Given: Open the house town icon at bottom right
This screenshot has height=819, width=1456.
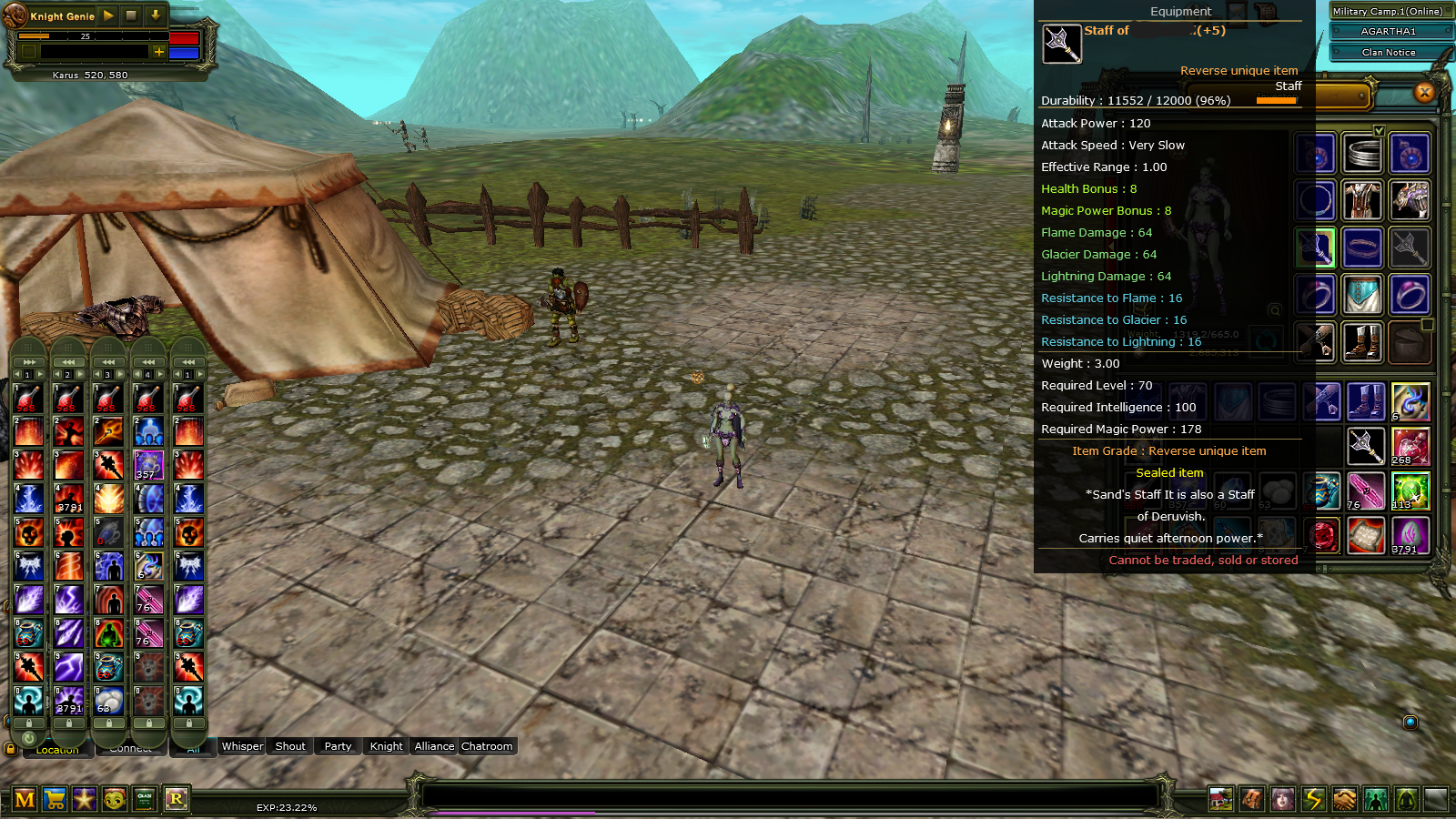Looking at the screenshot, I should [x=1219, y=799].
